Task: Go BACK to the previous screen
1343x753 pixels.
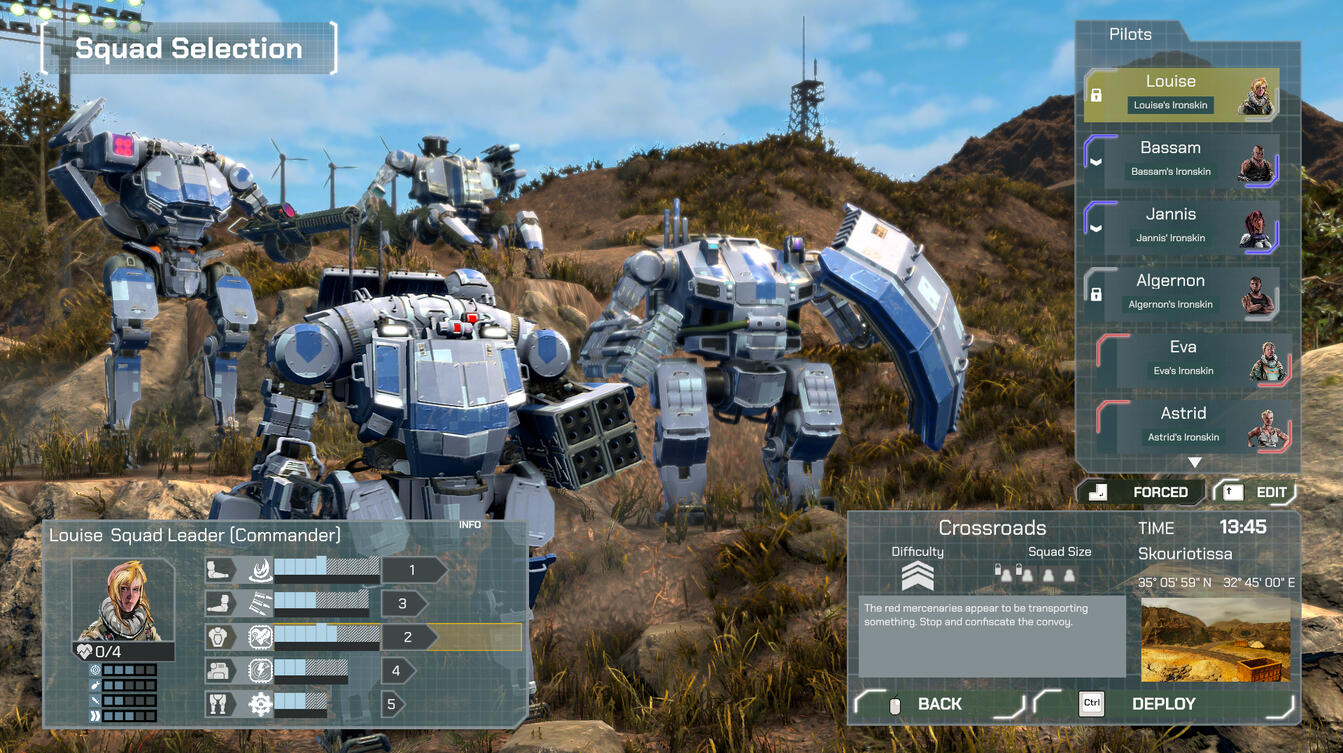Action: [x=938, y=704]
